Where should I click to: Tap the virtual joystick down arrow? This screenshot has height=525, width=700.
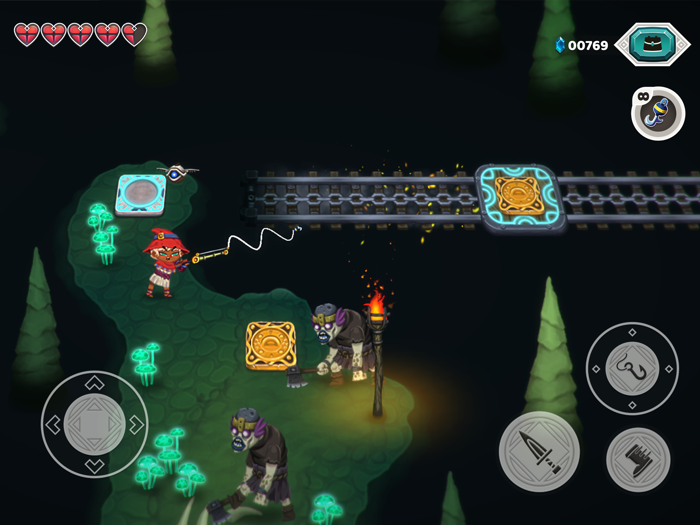coord(94,465)
